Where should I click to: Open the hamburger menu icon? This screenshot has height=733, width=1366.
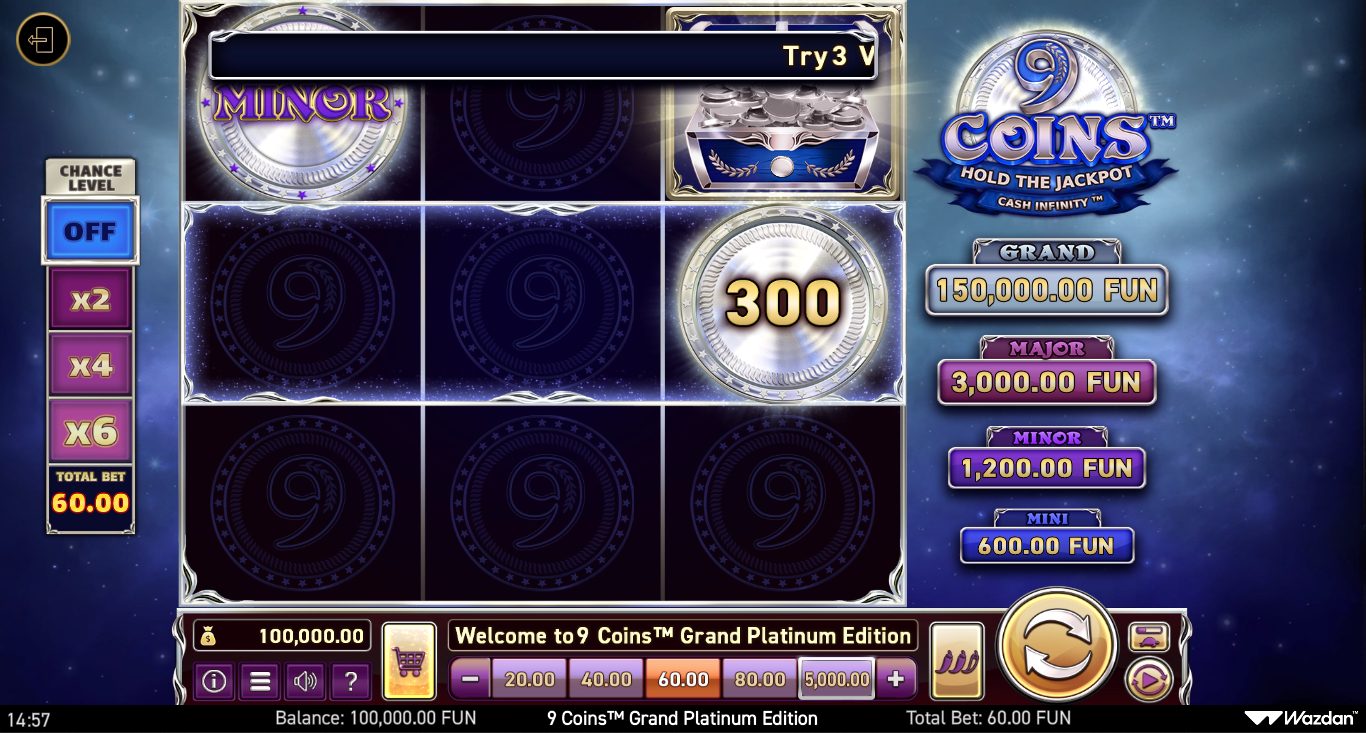(259, 681)
